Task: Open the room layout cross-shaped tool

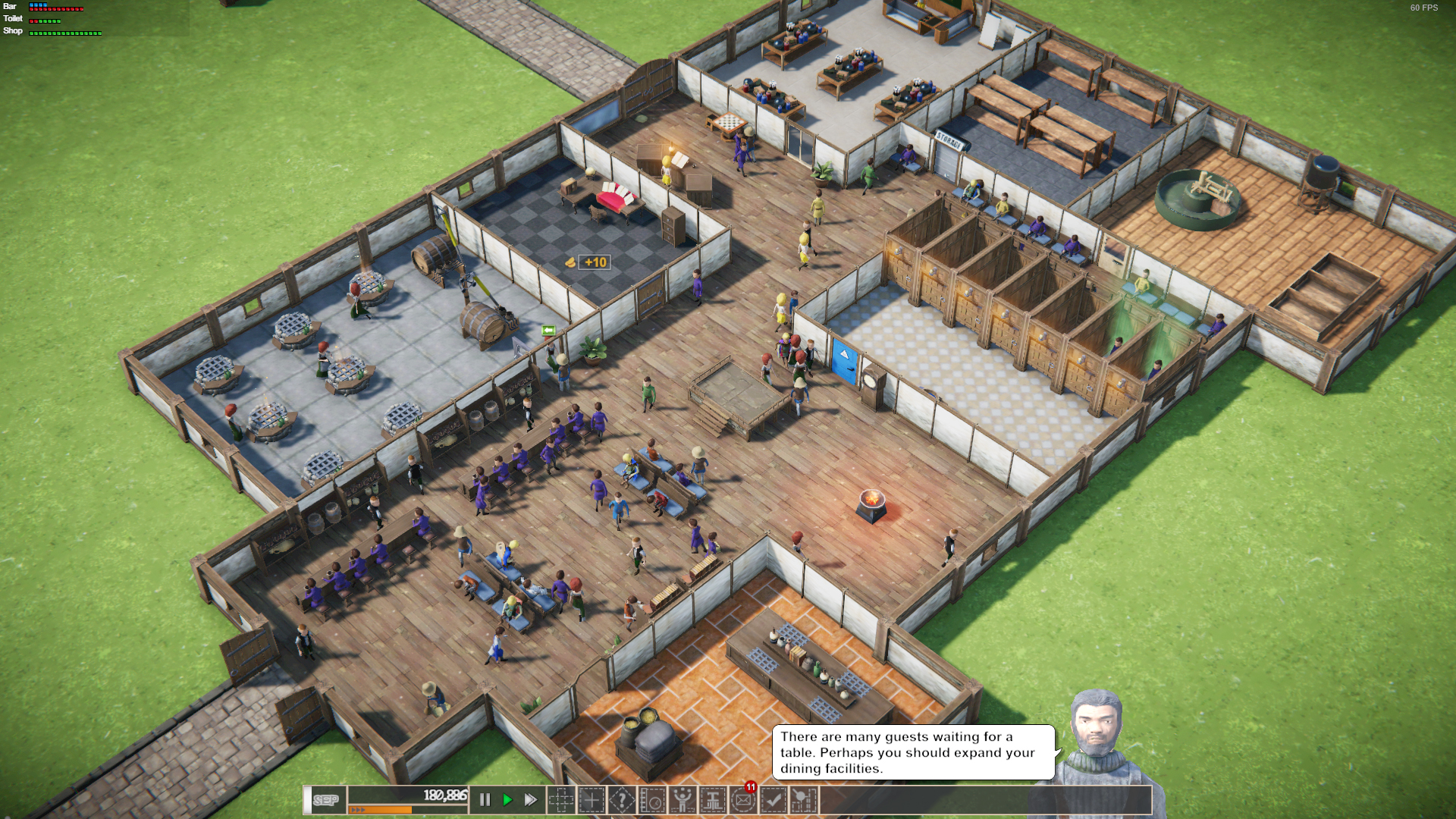Action: click(561, 799)
